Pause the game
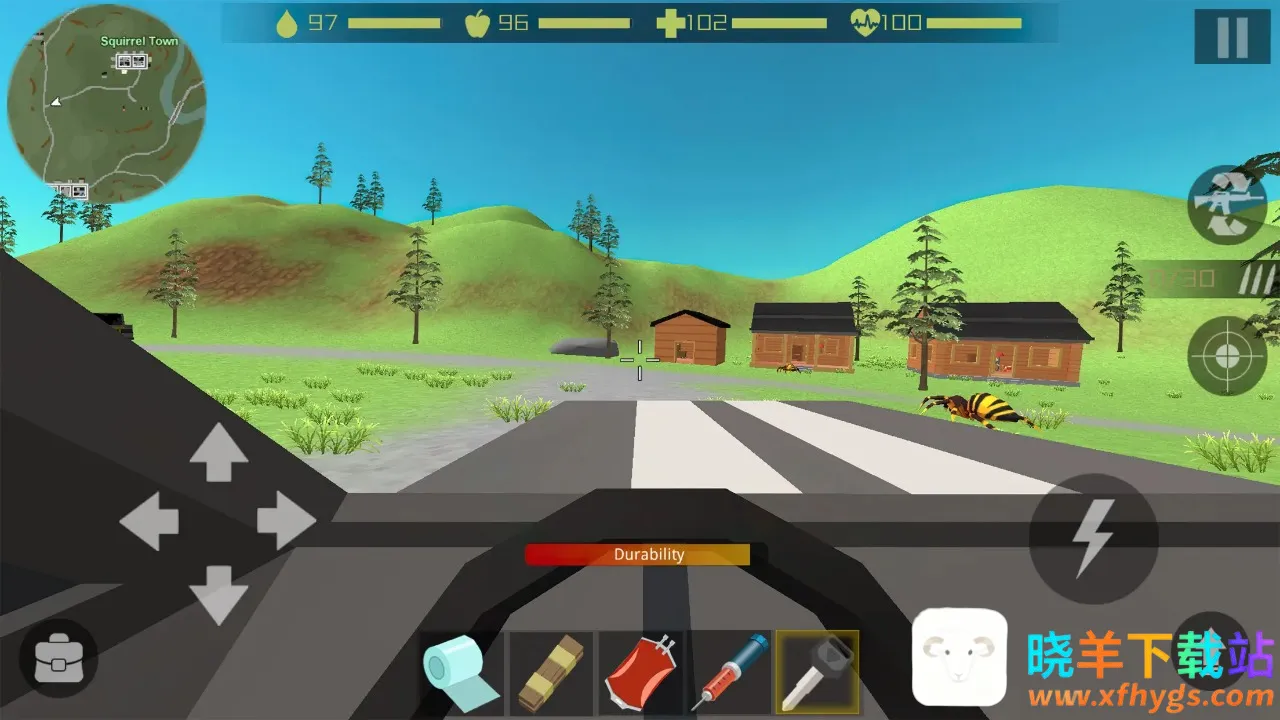 coord(1232,37)
